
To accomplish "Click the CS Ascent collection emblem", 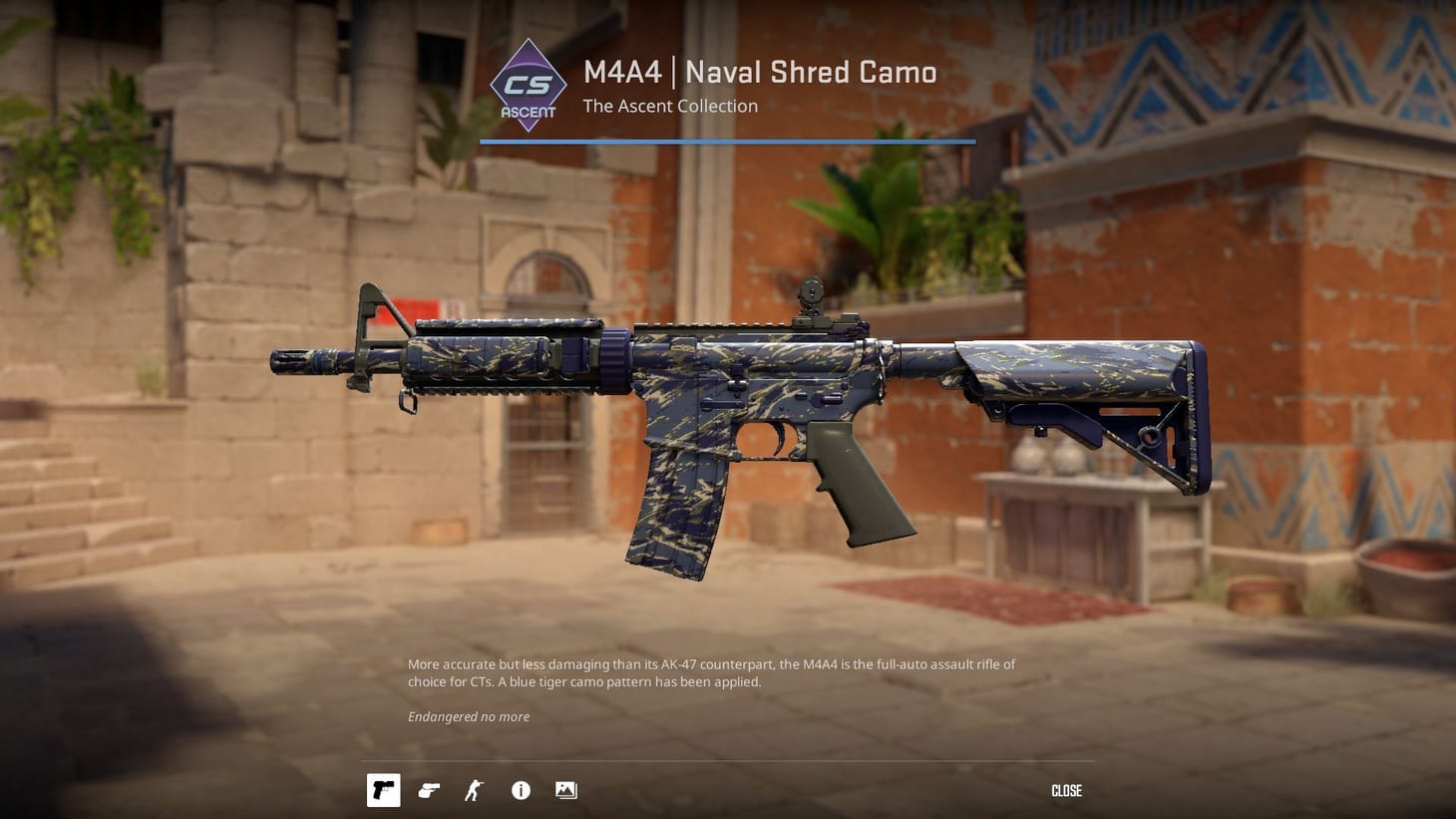I will [x=528, y=86].
